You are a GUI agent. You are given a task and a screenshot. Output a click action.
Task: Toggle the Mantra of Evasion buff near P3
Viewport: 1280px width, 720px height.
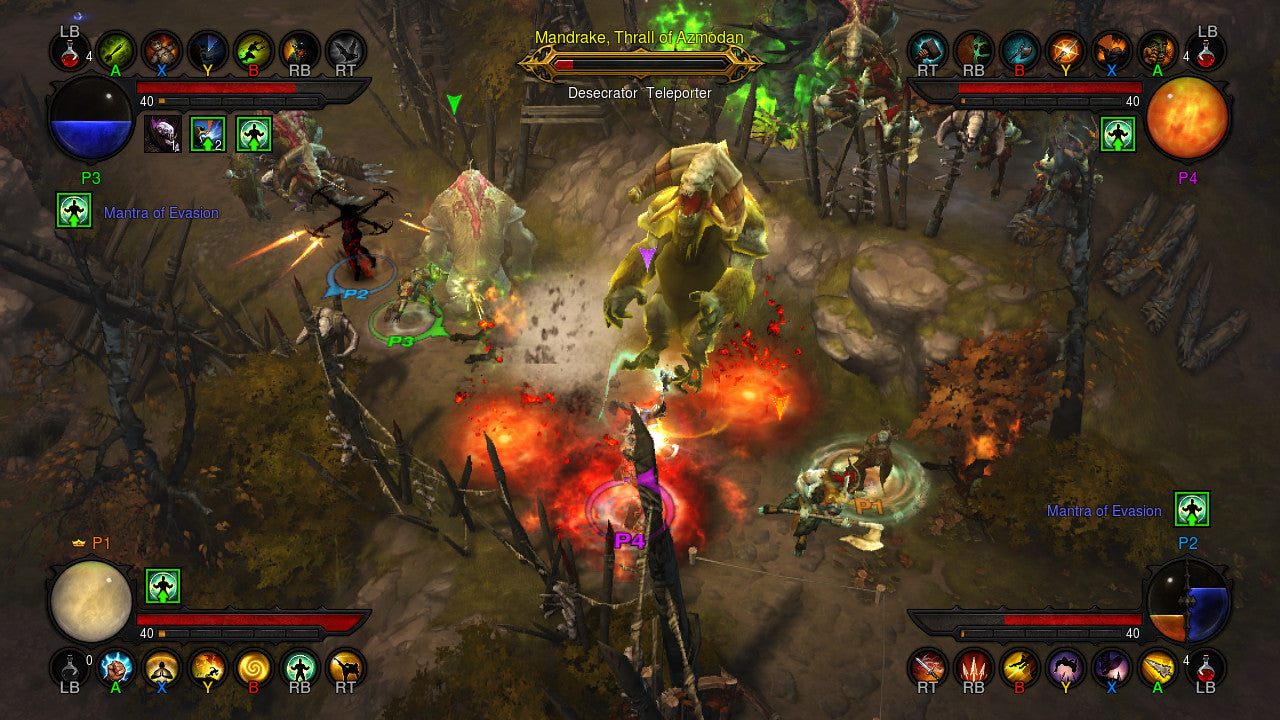click(x=73, y=212)
